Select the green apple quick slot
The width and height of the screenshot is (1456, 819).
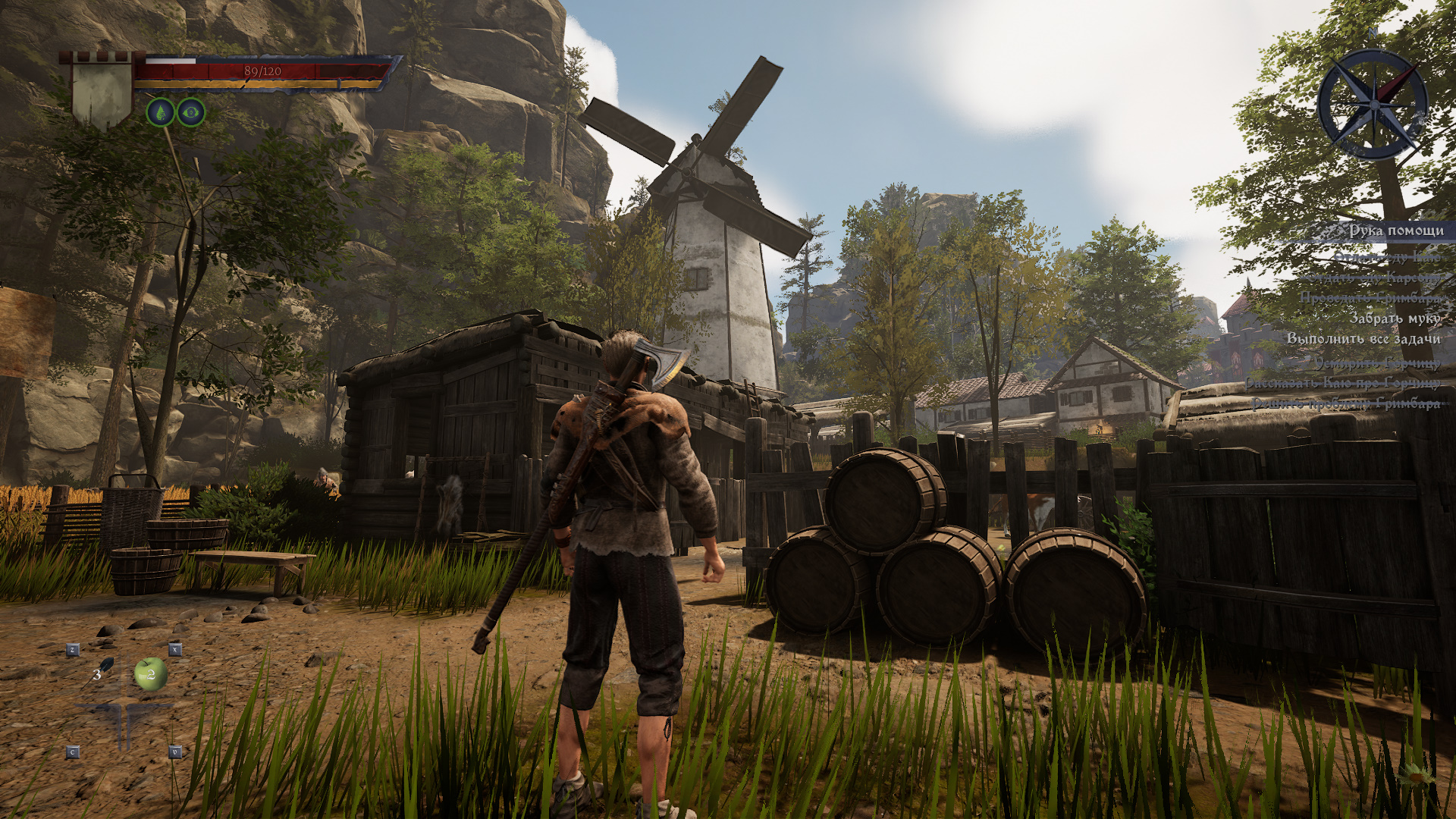point(150,673)
